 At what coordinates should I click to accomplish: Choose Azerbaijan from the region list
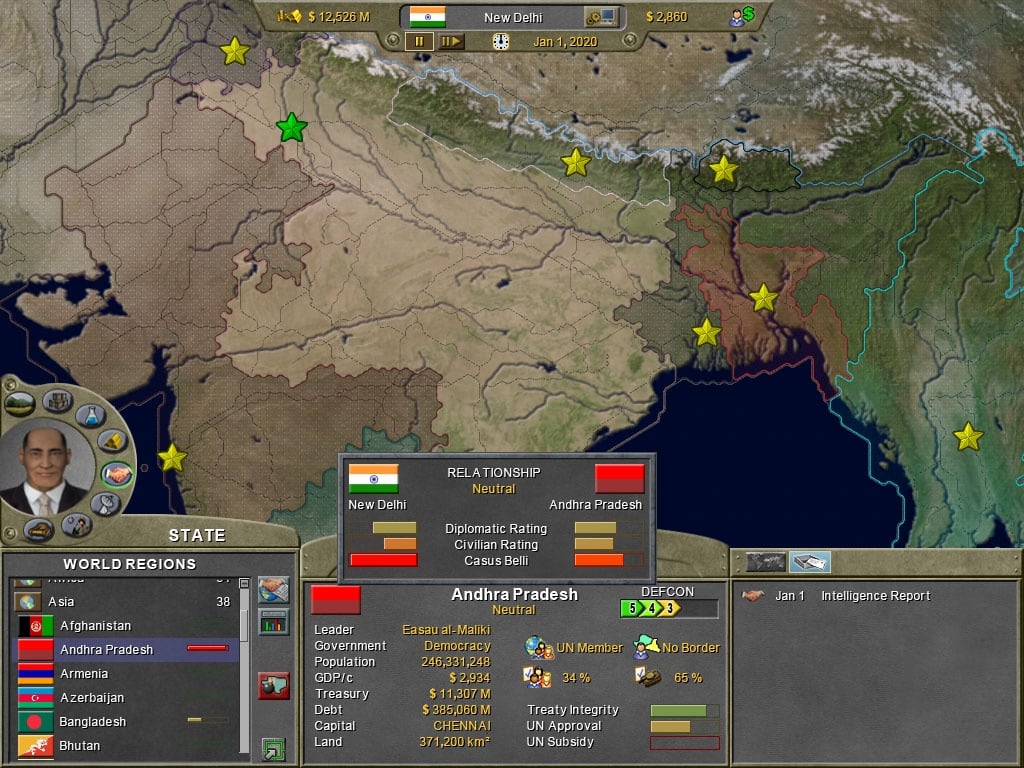pos(92,698)
